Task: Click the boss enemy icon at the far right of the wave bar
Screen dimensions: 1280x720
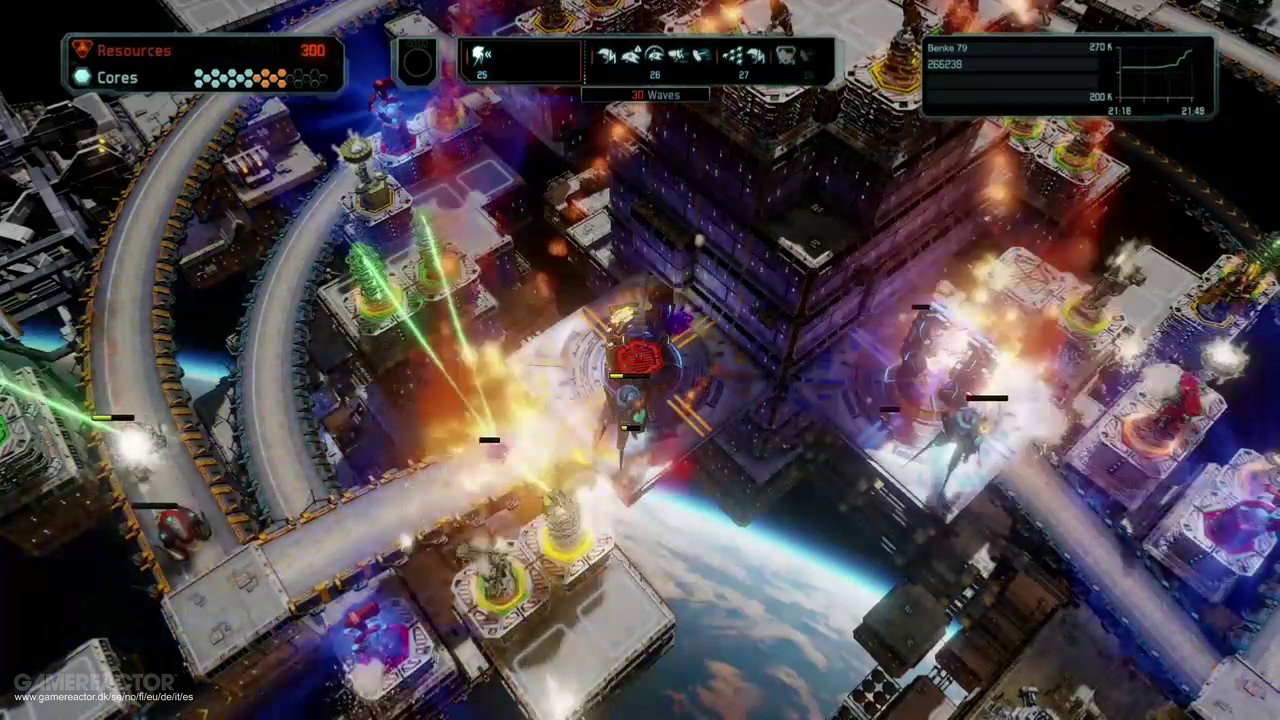Action: [x=787, y=55]
